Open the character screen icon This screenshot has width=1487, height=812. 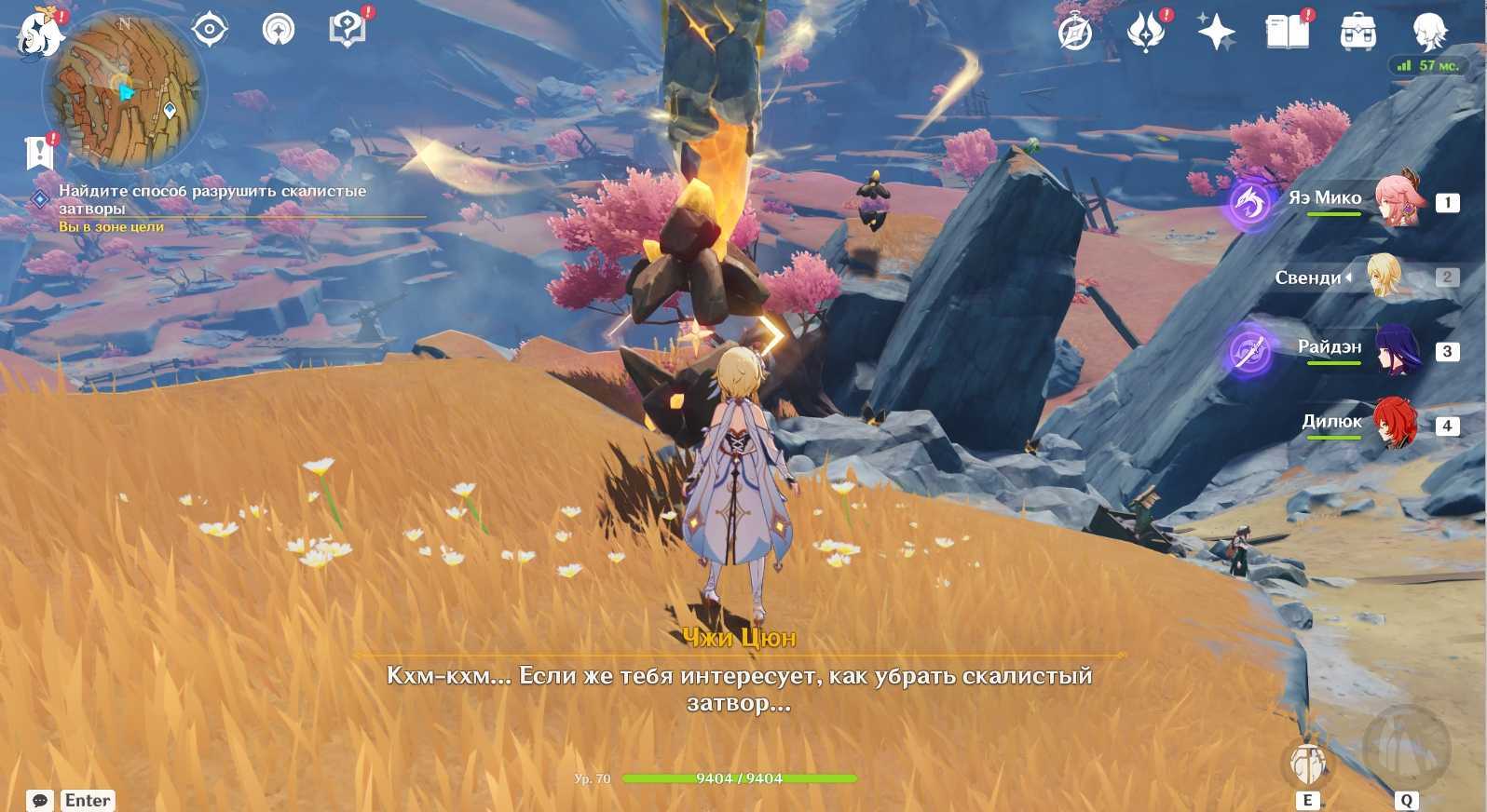click(x=1428, y=33)
